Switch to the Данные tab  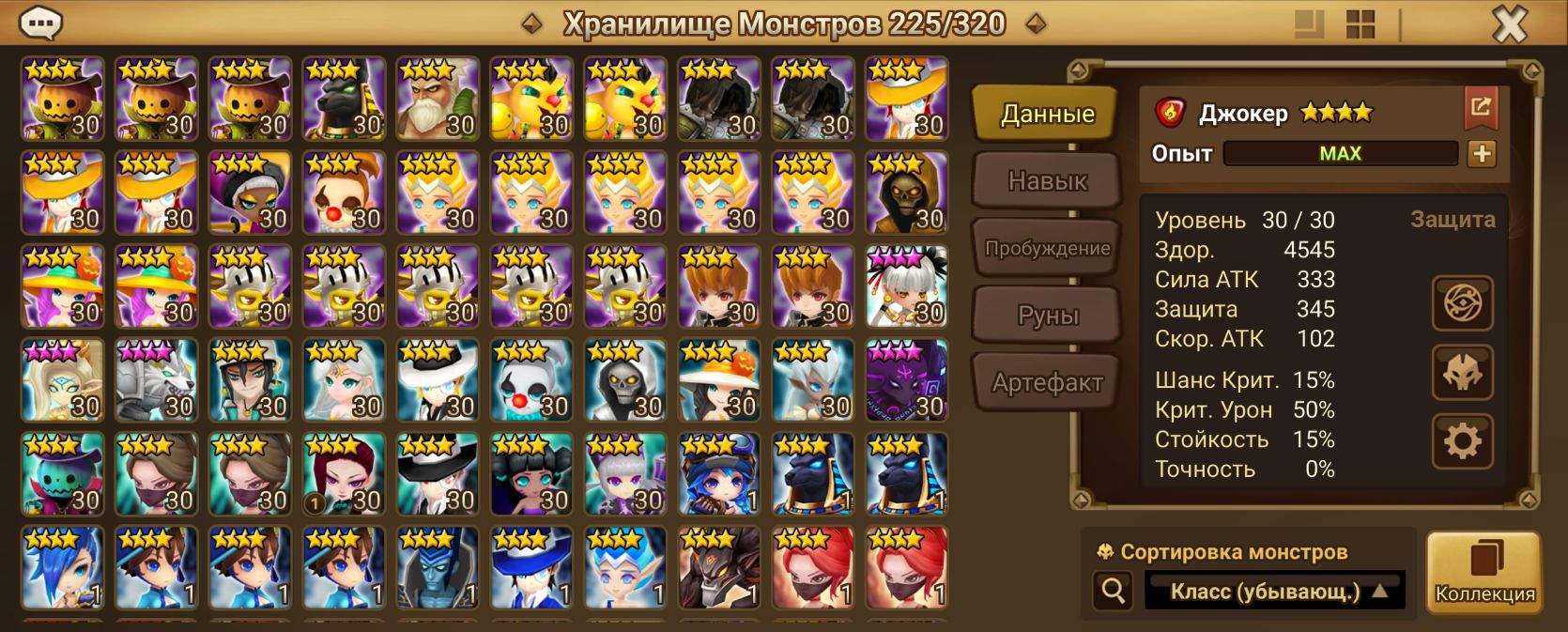(x=1047, y=115)
